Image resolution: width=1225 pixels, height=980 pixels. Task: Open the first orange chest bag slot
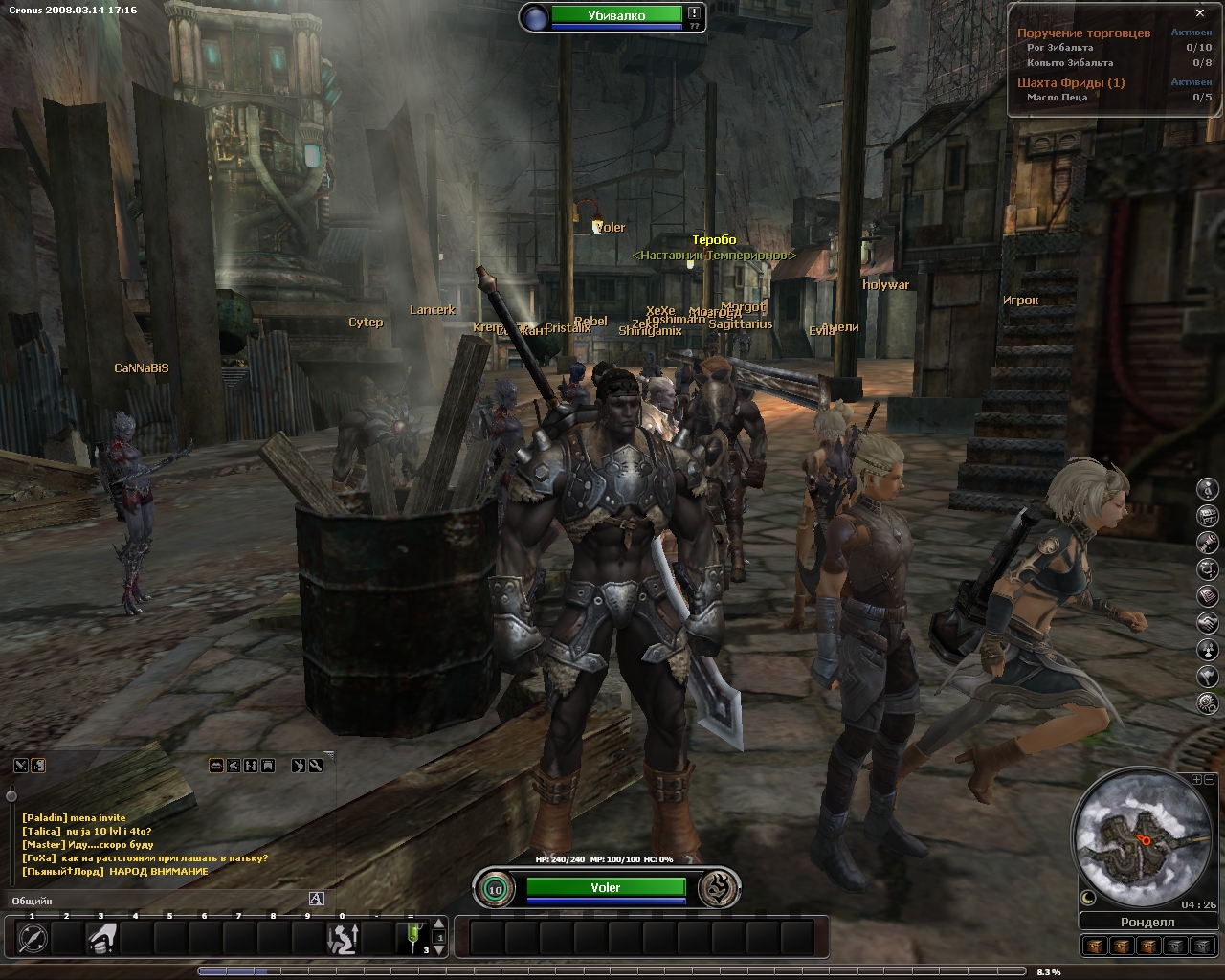pos(1094,946)
